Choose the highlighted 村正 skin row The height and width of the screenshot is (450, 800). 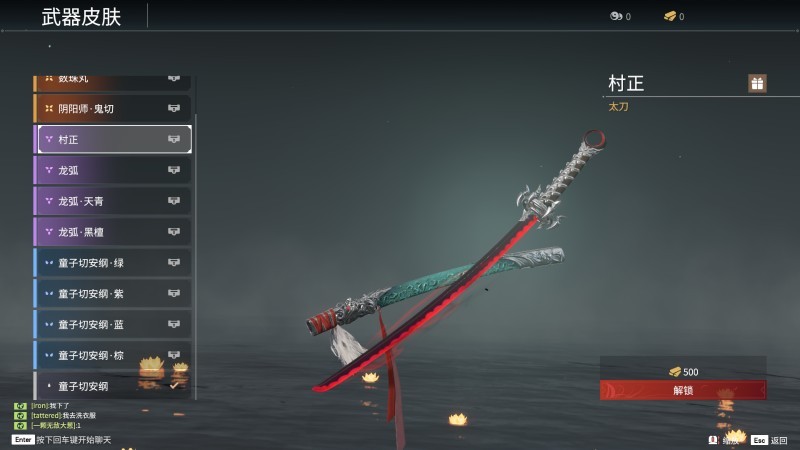click(112, 139)
